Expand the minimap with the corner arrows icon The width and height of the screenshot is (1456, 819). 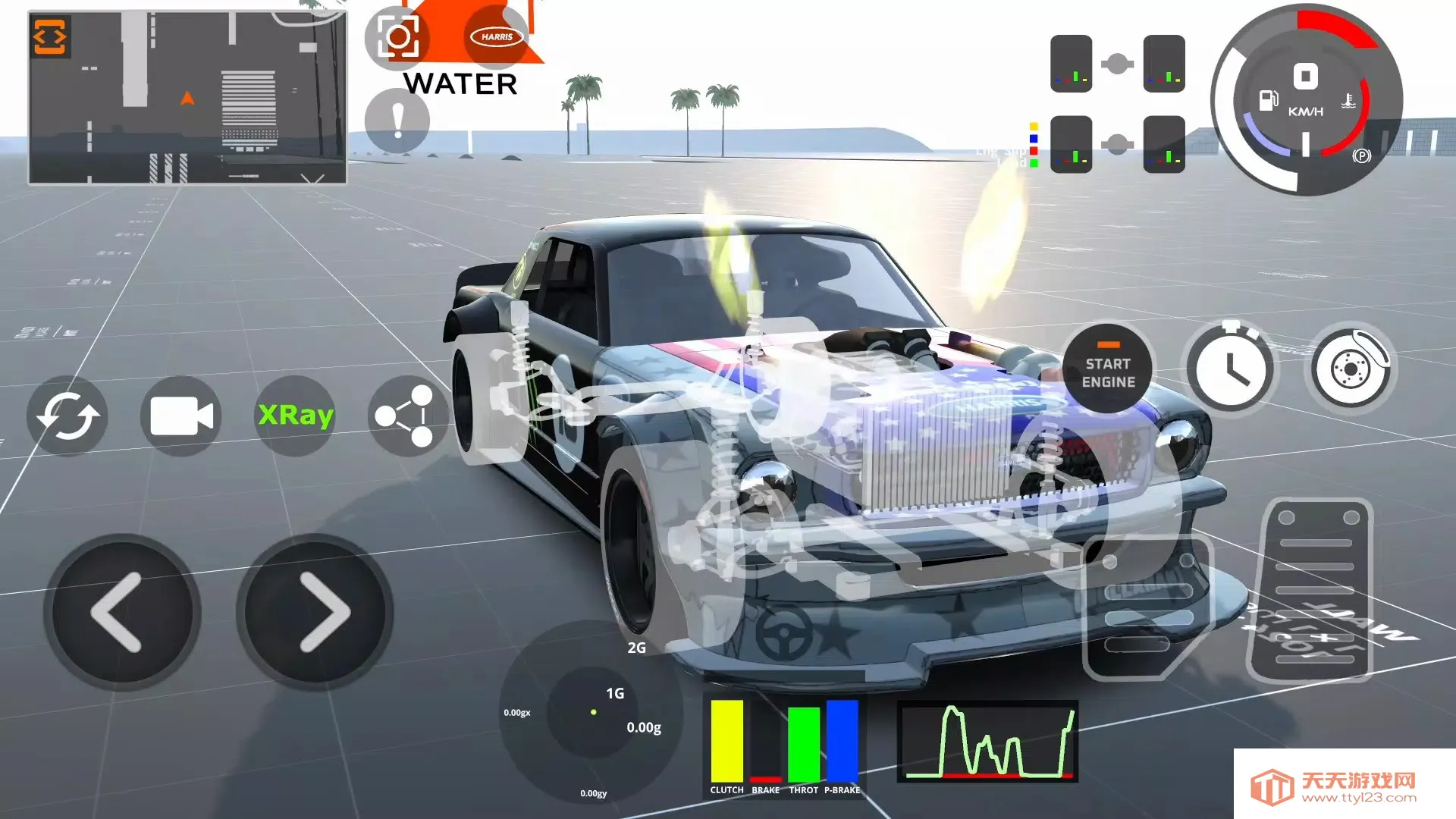click(x=49, y=36)
